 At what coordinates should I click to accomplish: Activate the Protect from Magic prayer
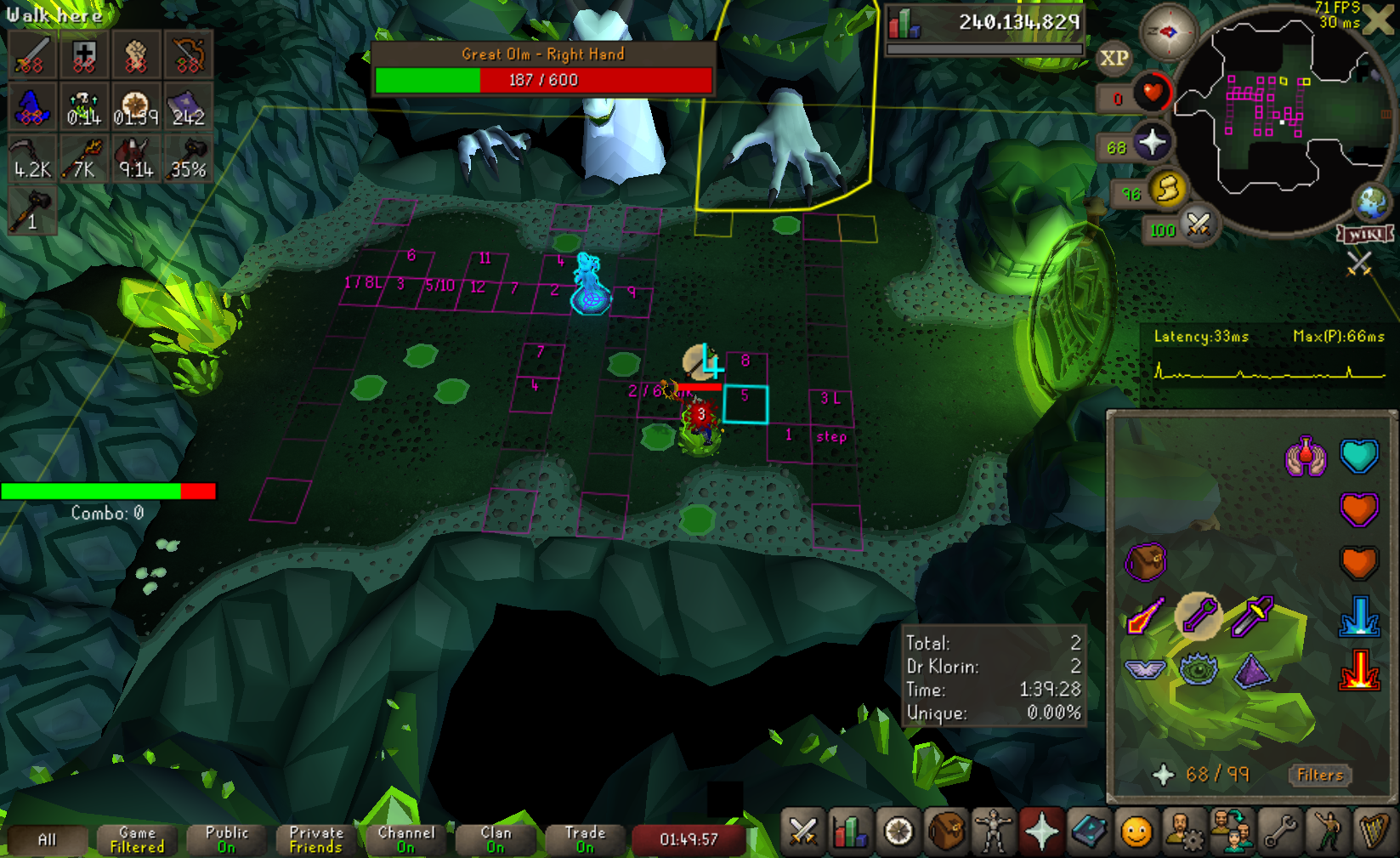coord(1144,615)
